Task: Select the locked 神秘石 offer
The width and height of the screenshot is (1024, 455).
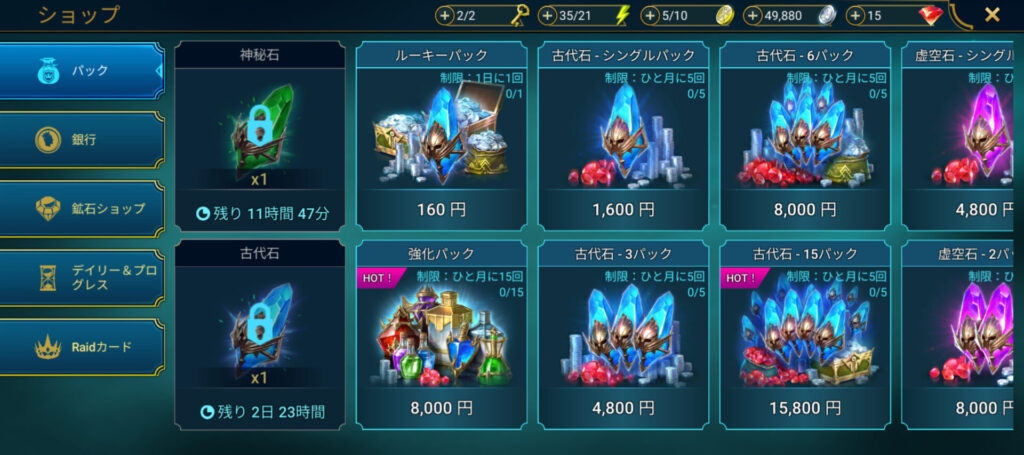Action: tap(260, 135)
